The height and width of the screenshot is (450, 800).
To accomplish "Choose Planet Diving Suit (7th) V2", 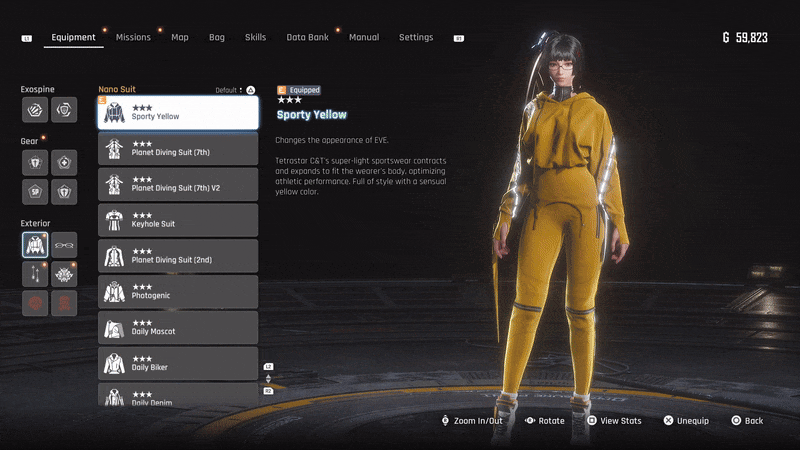I will [178, 184].
